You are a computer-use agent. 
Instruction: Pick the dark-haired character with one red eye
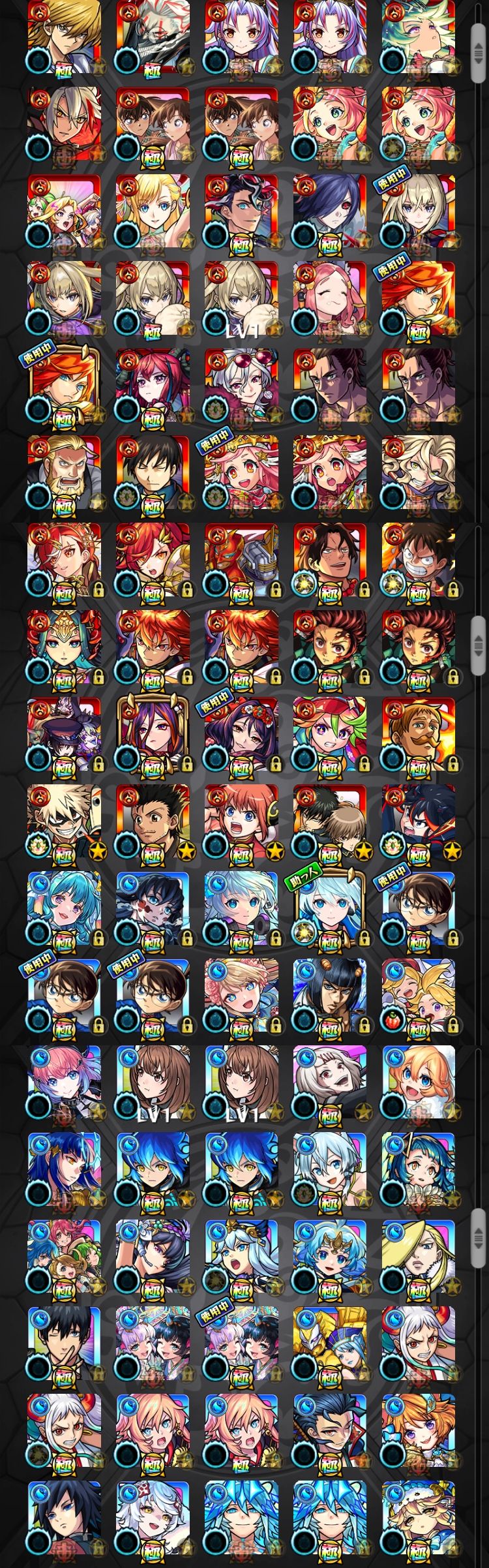pos(329,212)
